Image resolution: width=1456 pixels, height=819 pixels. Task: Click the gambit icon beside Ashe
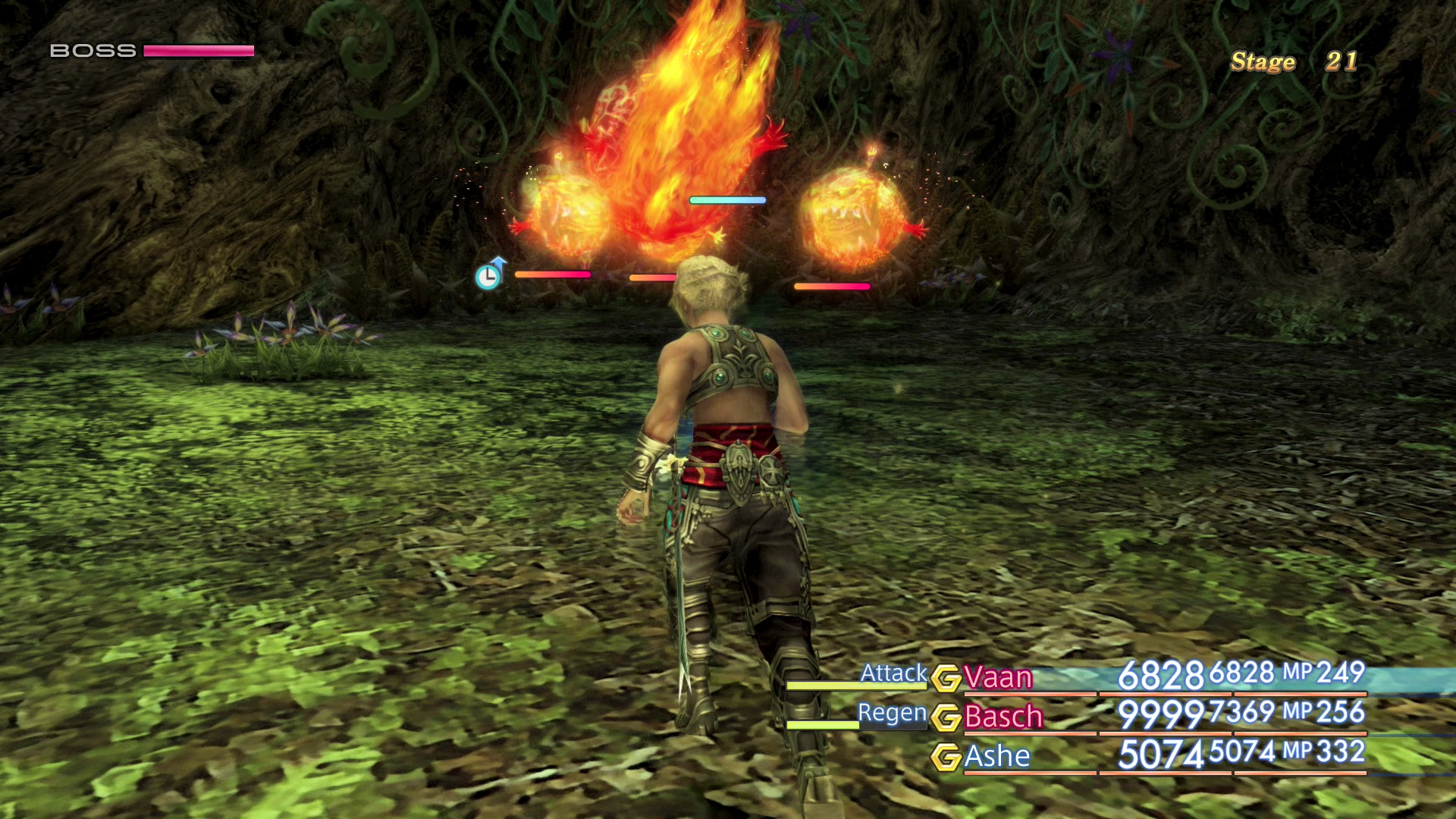click(946, 757)
